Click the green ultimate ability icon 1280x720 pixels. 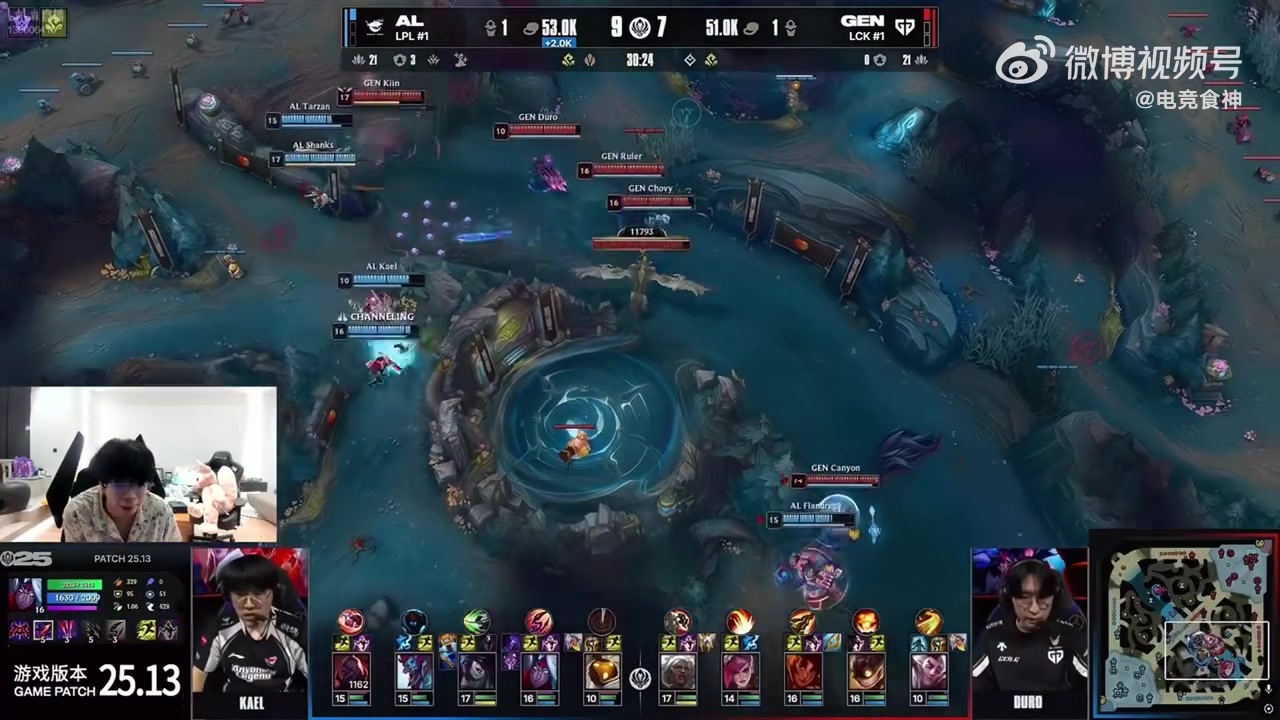[x=476, y=621]
